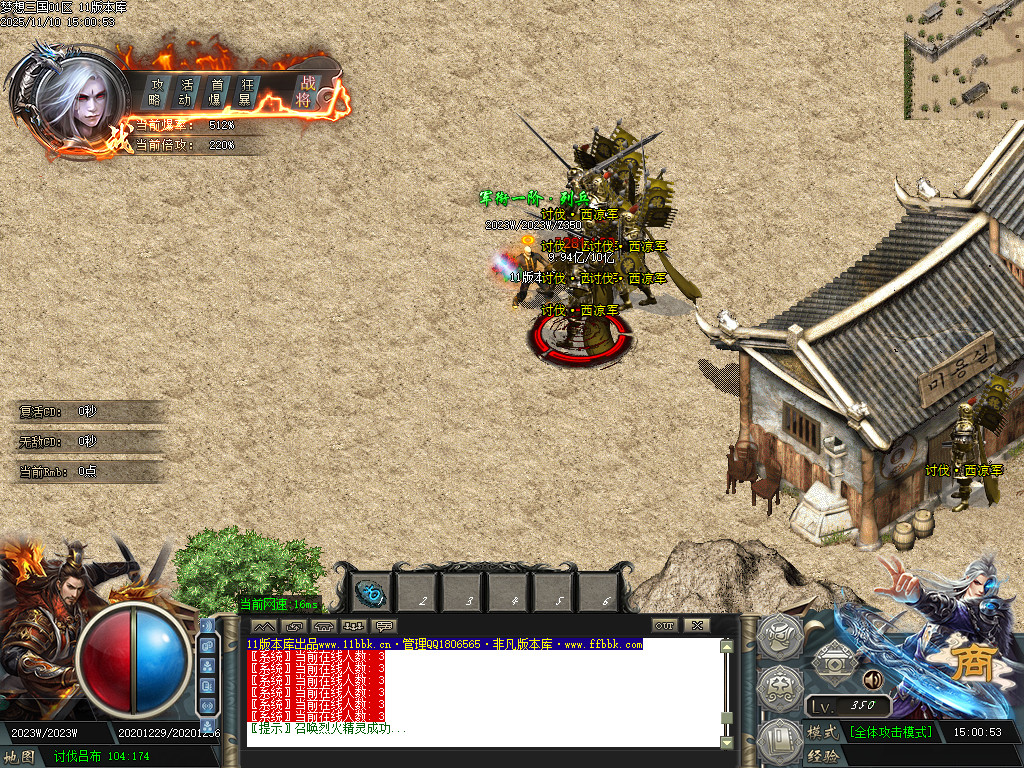Screen dimensions: 1024x768
Task: Toggle the speaker sound icon
Action: pyautogui.click(x=872, y=680)
